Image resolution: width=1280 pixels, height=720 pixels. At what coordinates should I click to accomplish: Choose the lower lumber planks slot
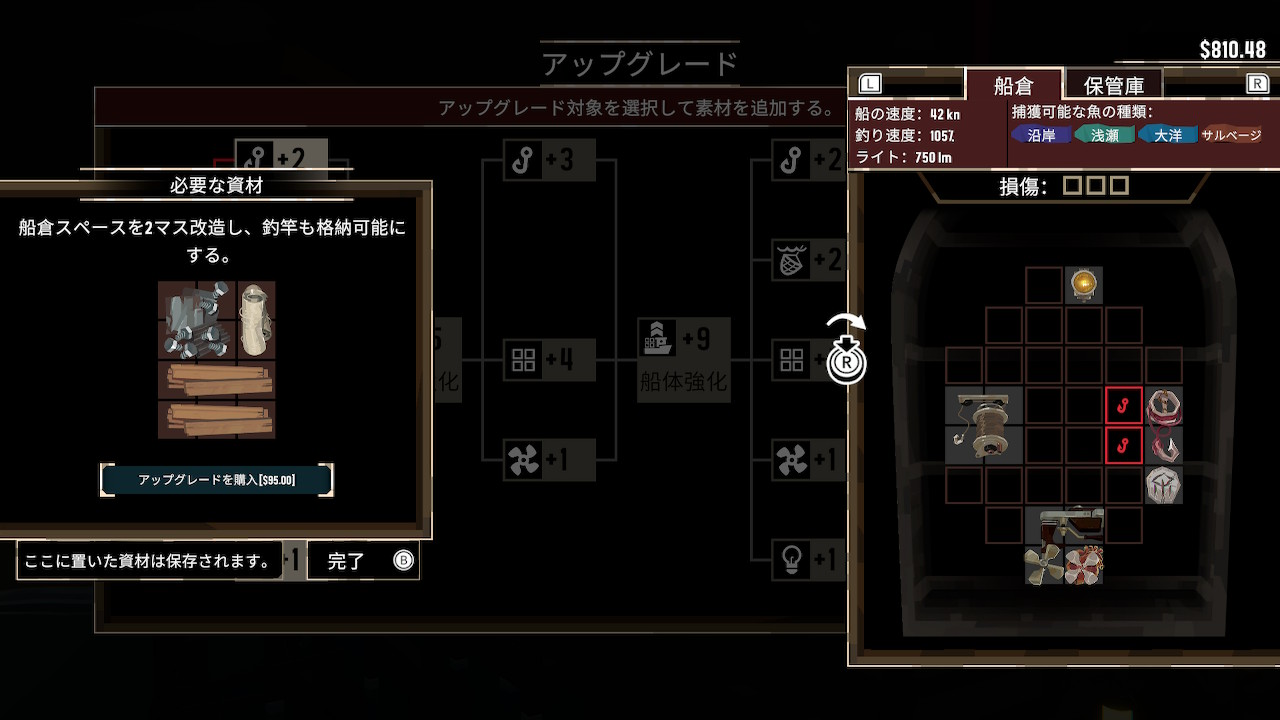click(216, 419)
